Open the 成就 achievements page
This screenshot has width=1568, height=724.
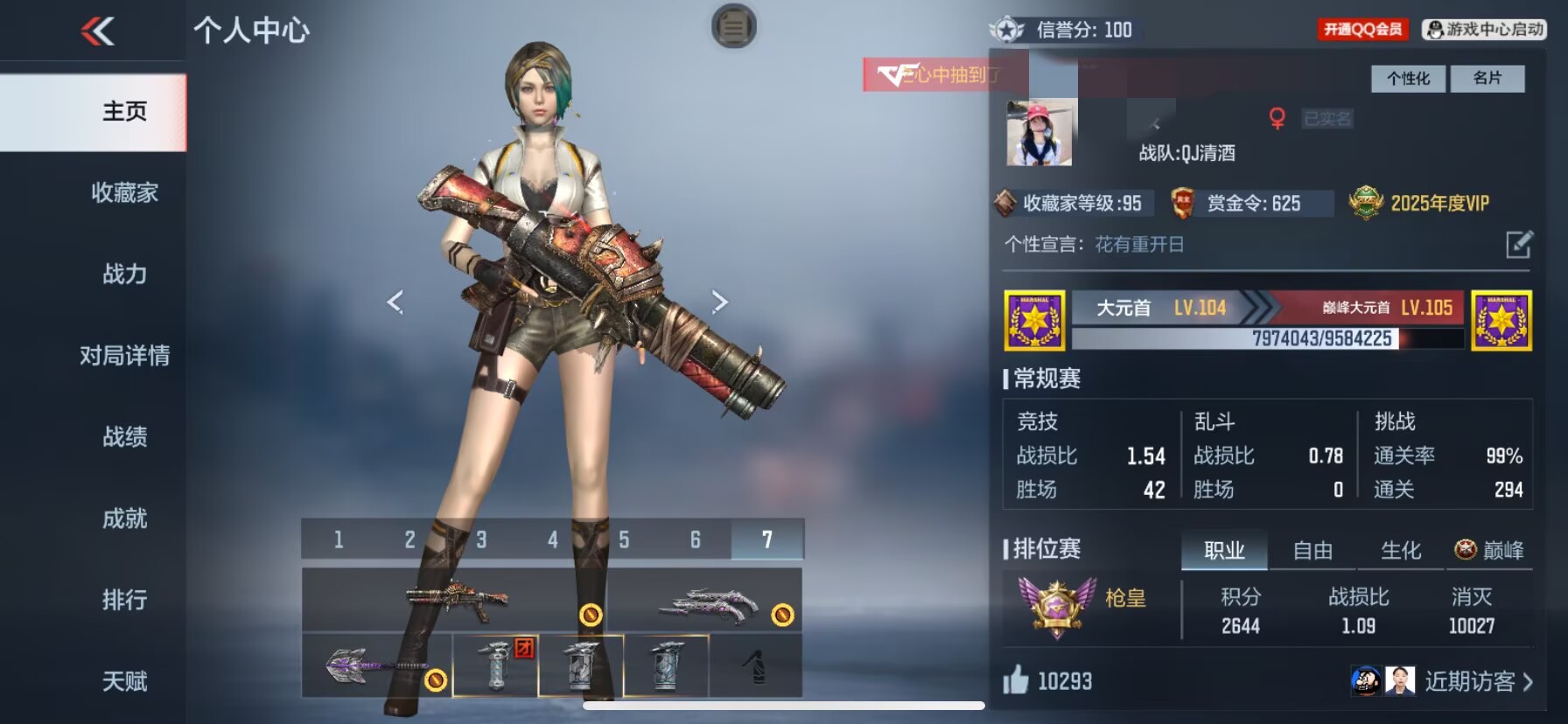coord(124,519)
